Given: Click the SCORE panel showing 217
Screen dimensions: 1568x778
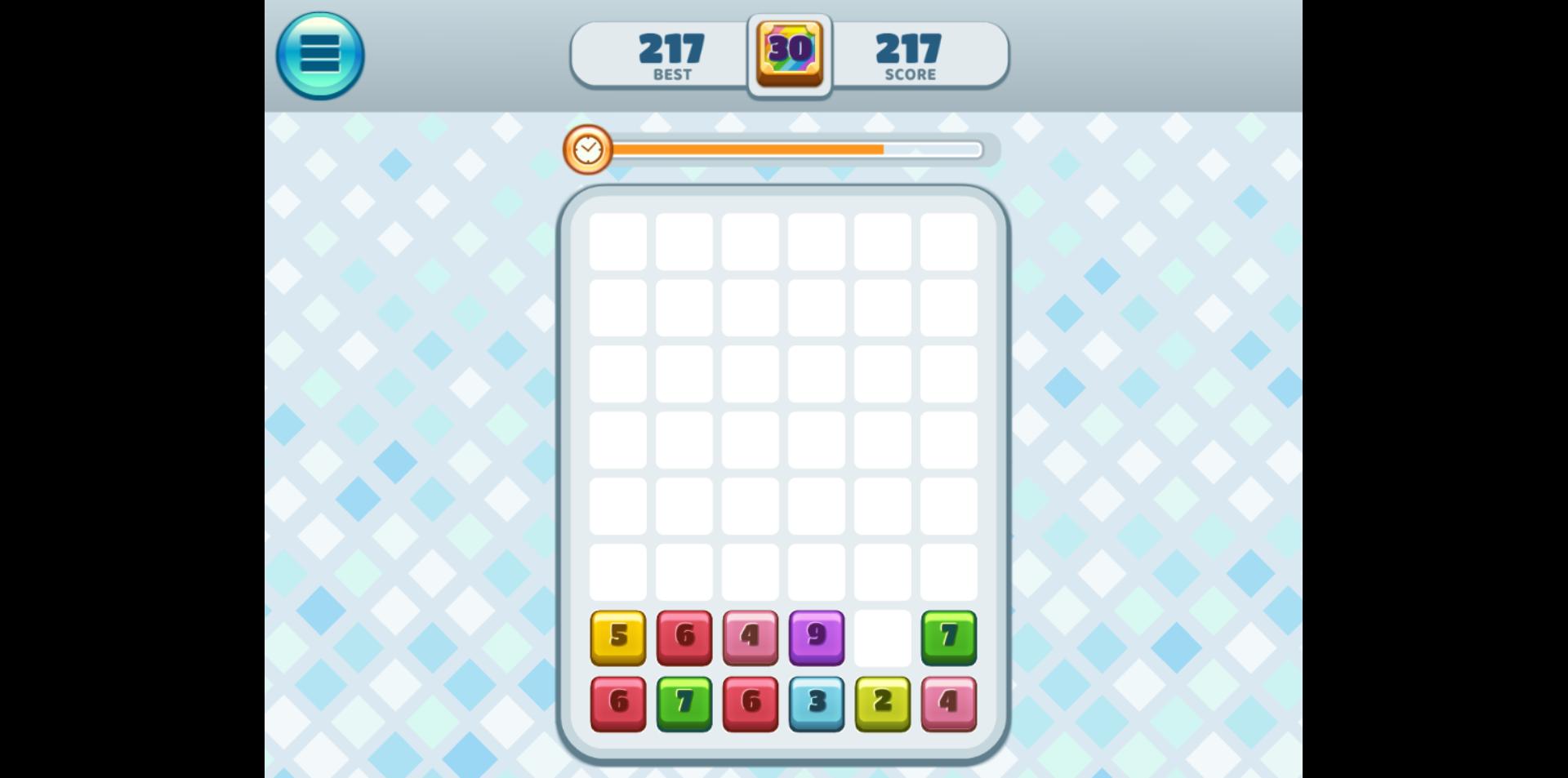Looking at the screenshot, I should 909,53.
